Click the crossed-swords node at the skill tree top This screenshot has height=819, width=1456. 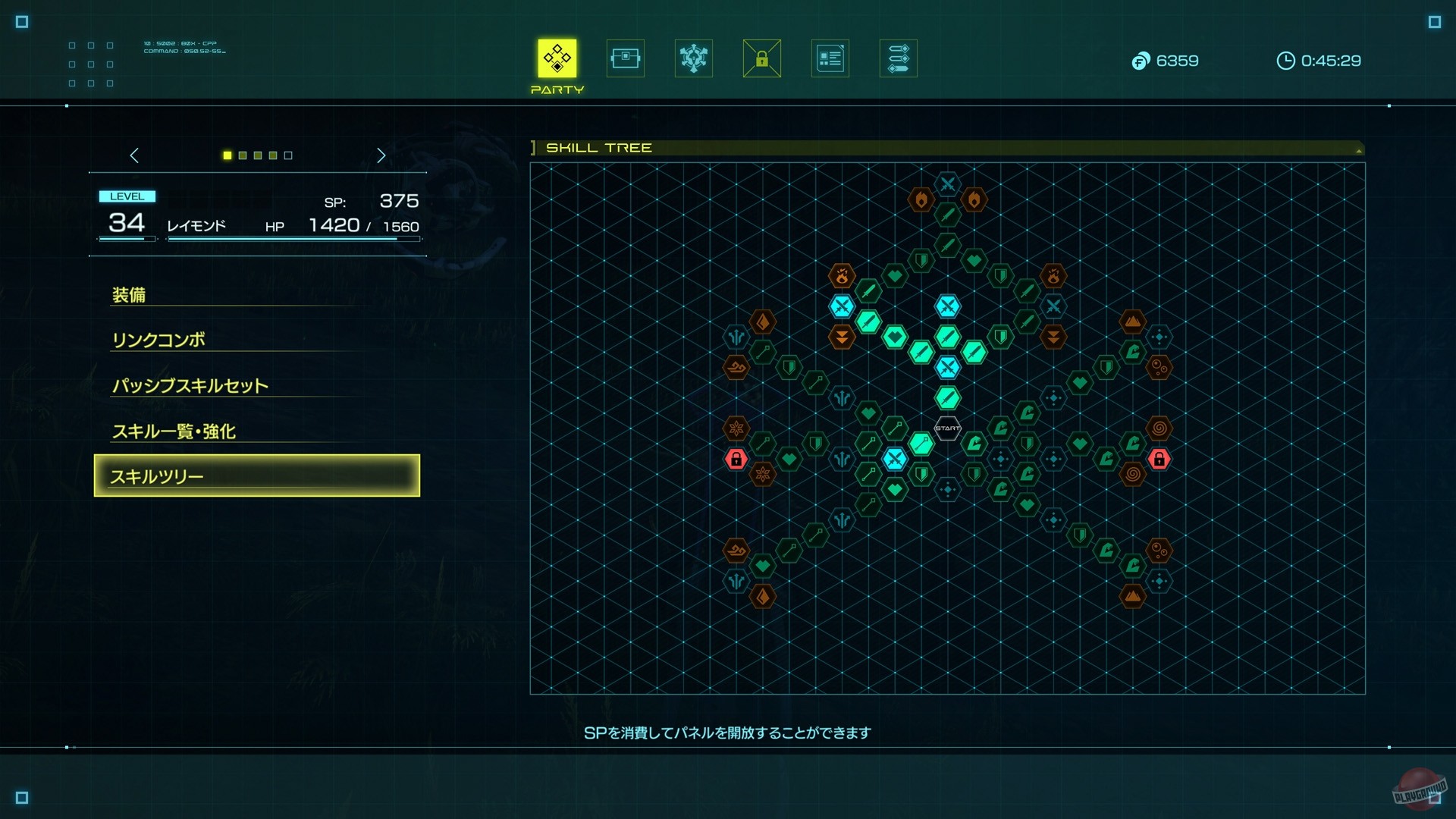click(946, 184)
